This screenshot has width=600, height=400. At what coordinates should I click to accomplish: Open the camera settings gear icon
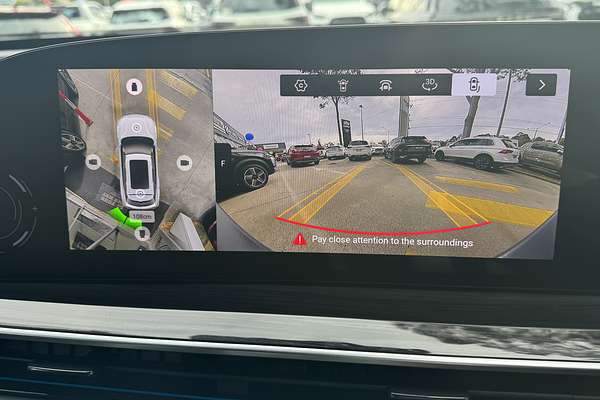[x=301, y=85]
